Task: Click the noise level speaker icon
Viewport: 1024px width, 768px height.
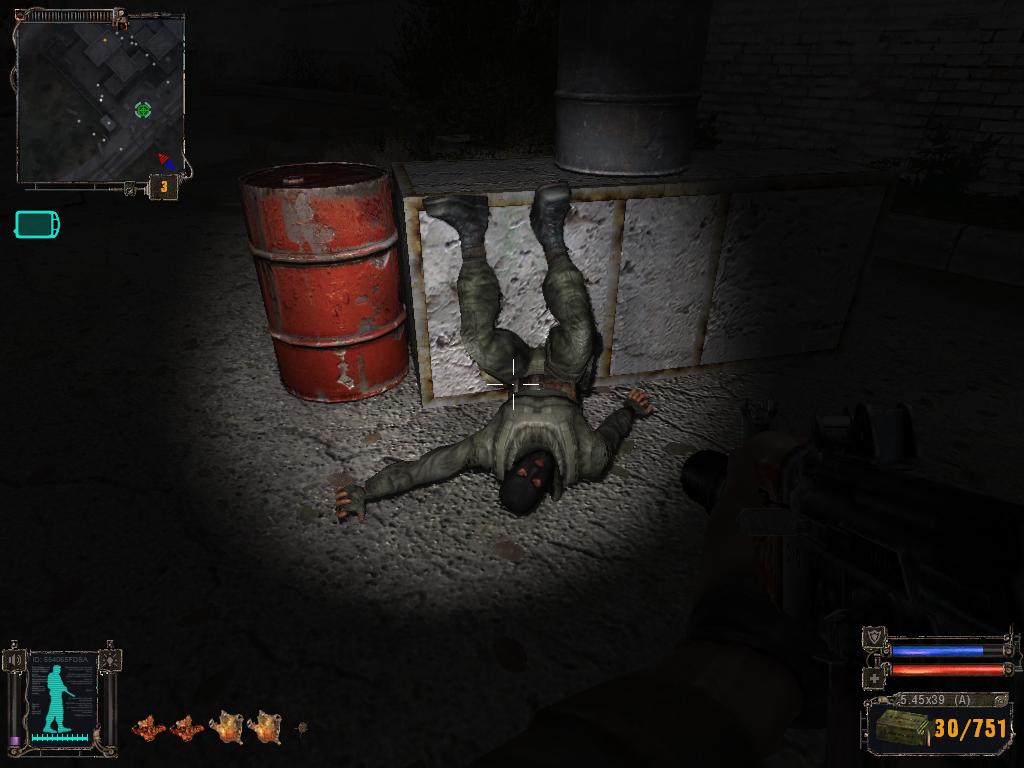Action: 14,660
